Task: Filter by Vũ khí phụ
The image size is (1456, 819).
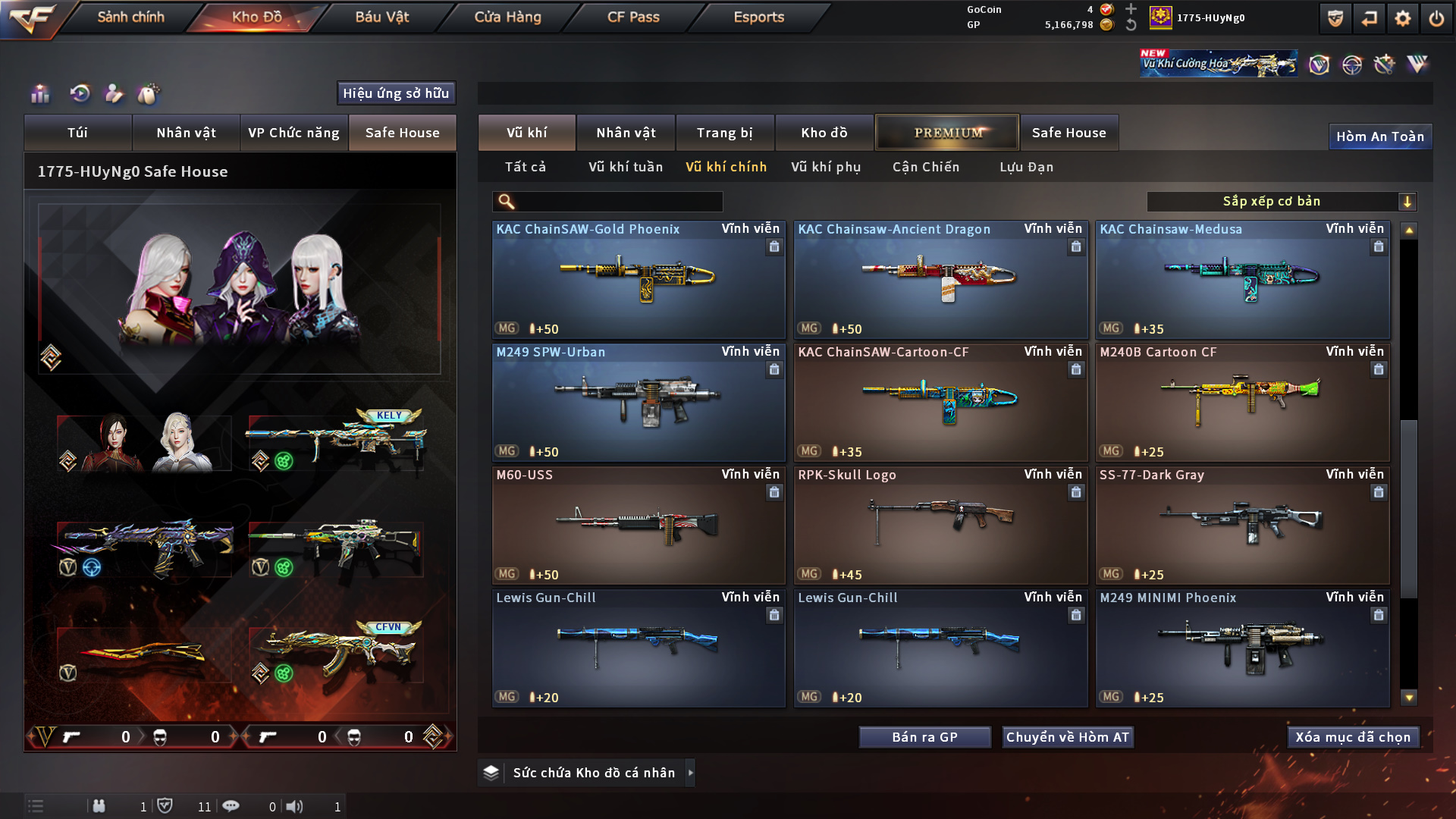Action: pyautogui.click(x=826, y=167)
